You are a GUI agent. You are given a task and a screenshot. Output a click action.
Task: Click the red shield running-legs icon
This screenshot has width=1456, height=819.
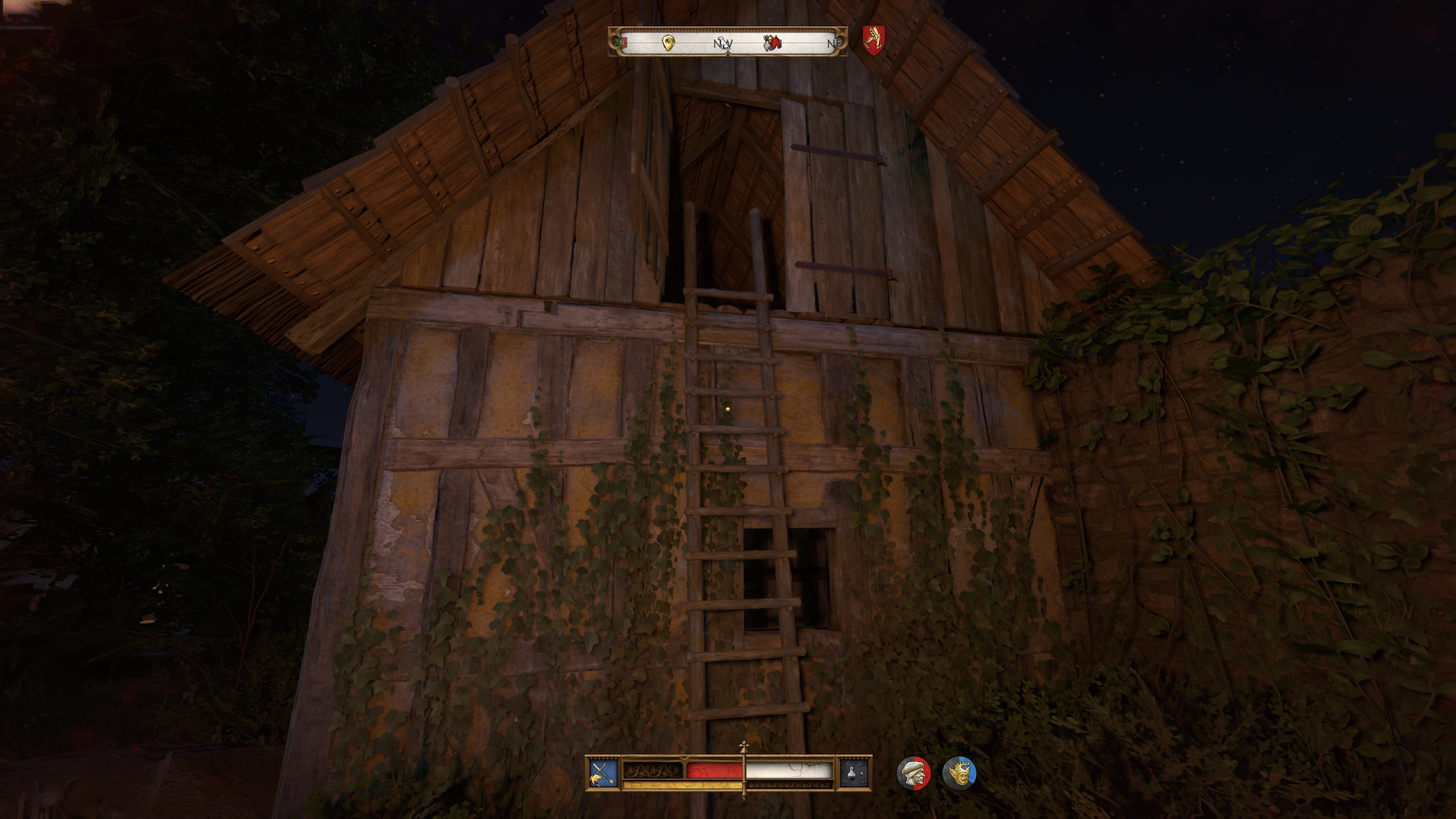point(874,38)
